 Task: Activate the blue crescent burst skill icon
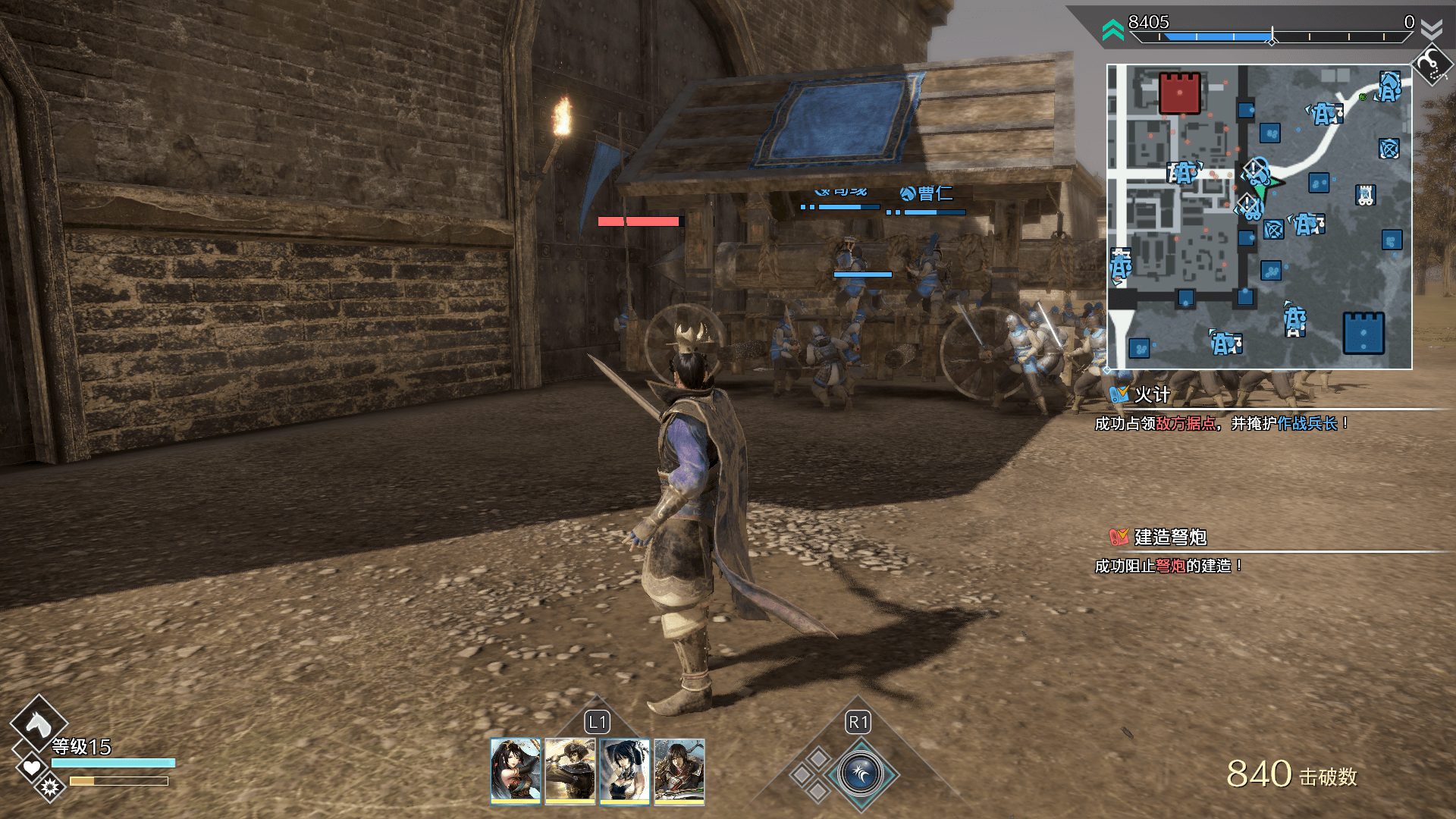tap(861, 774)
